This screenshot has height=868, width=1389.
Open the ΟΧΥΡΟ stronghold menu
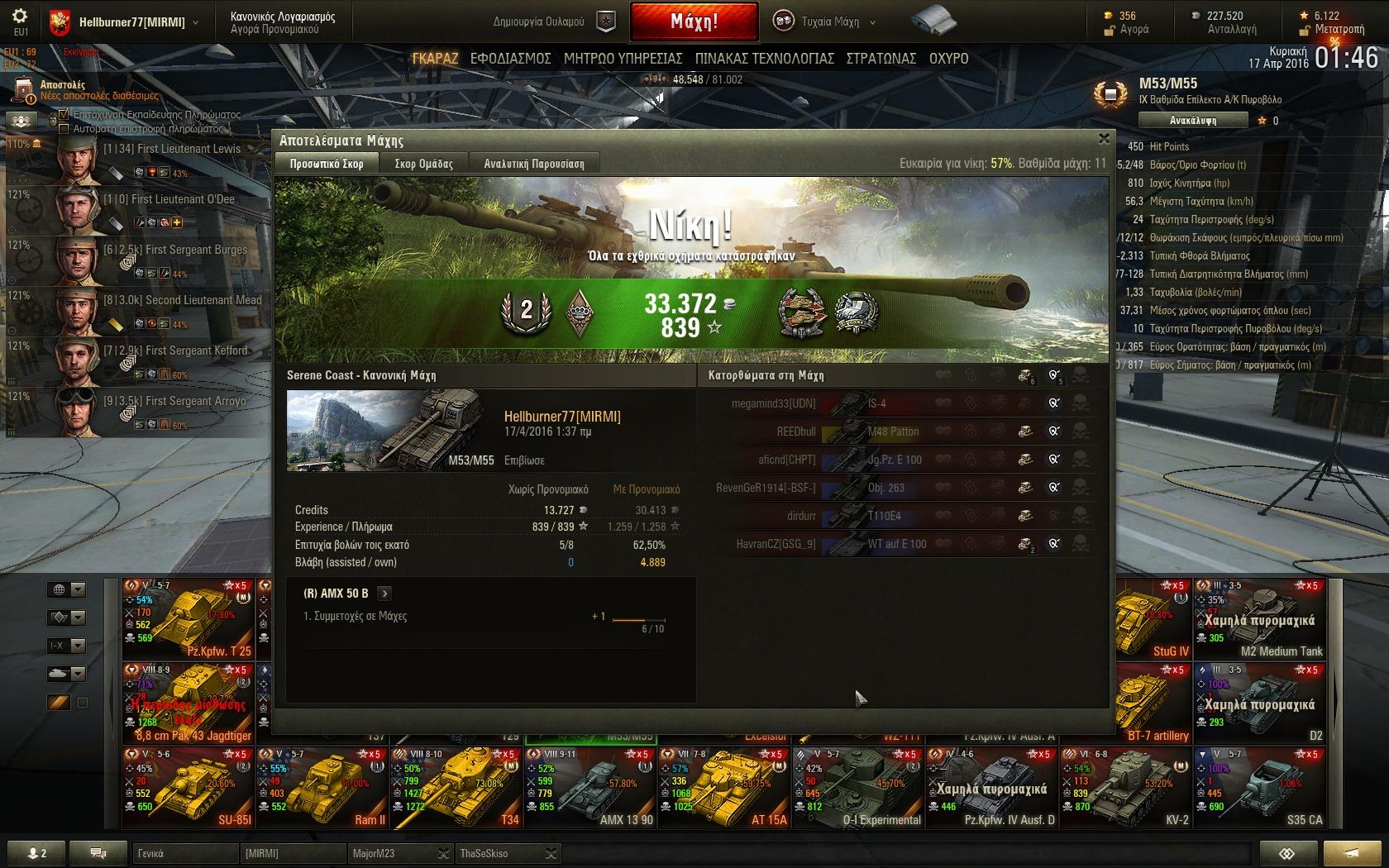point(948,59)
